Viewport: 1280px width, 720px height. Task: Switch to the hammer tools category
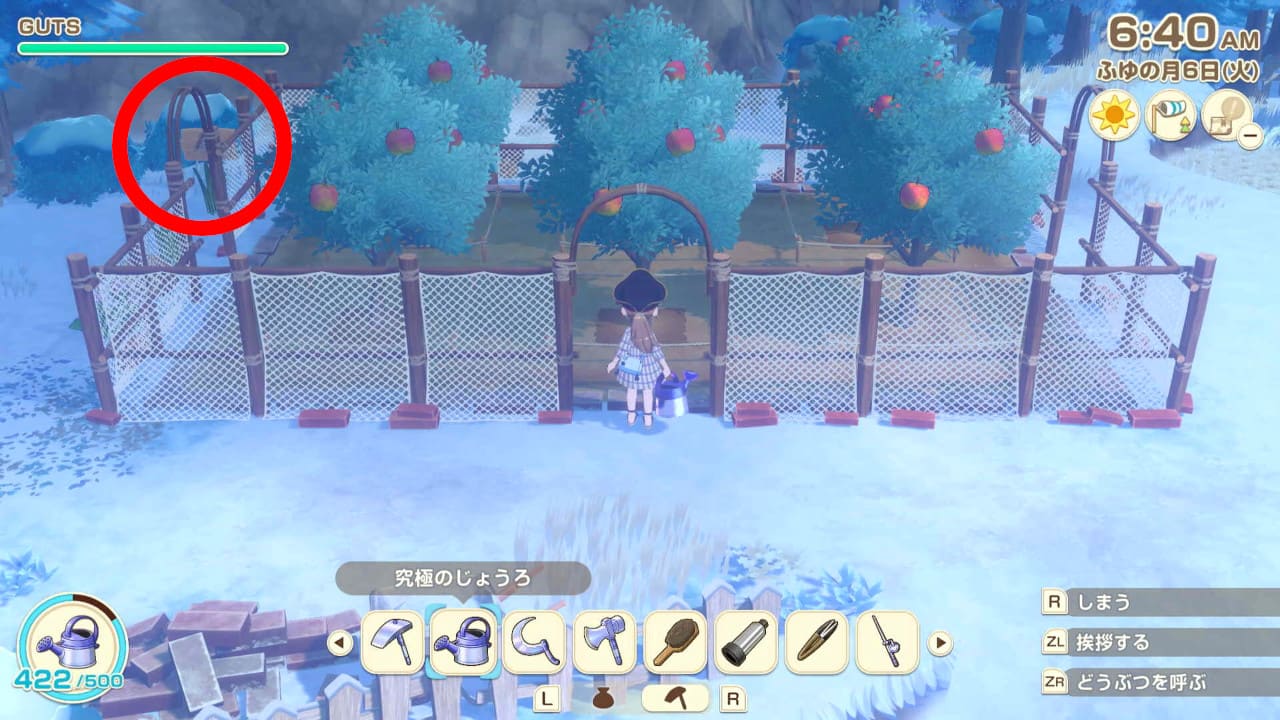click(x=675, y=698)
